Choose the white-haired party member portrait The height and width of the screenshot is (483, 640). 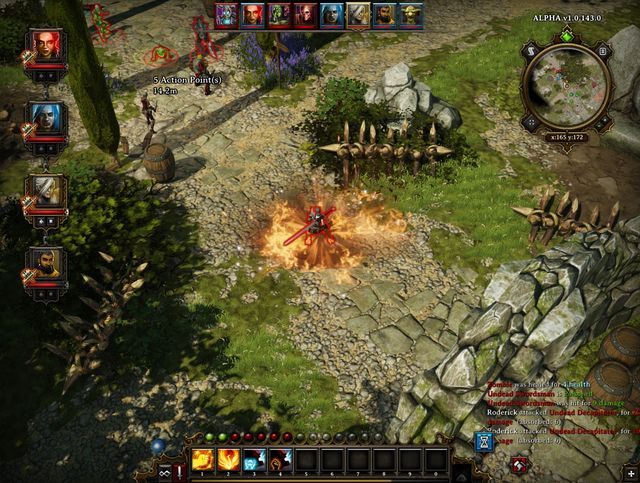click(47, 190)
